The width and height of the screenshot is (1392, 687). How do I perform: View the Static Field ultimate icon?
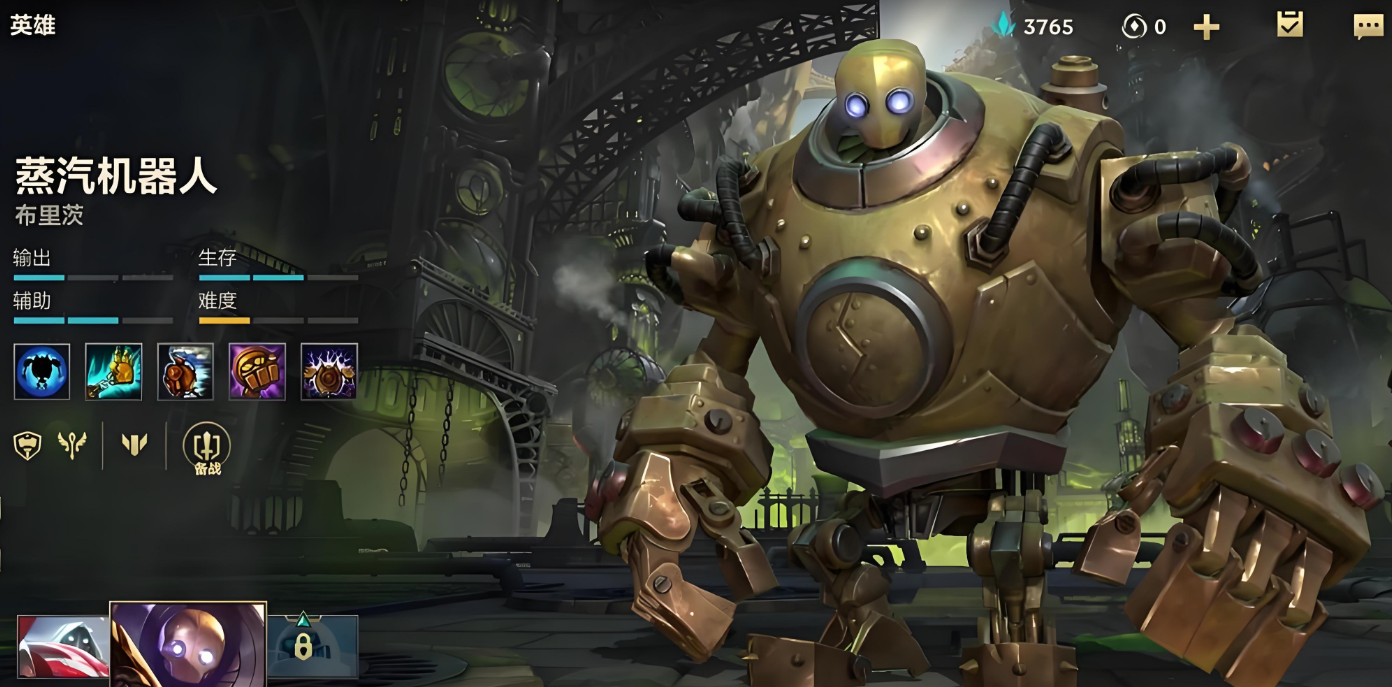(329, 371)
